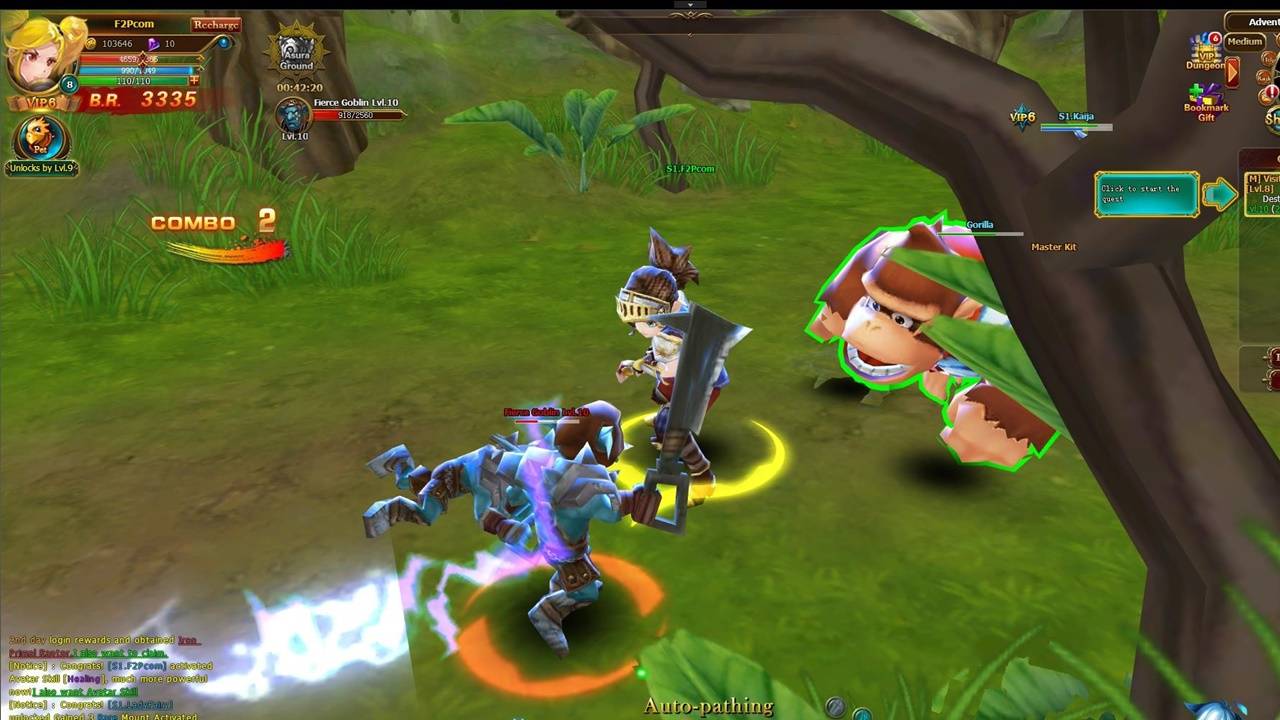
Task: Click the Medium difficulty button
Action: pyautogui.click(x=1244, y=42)
